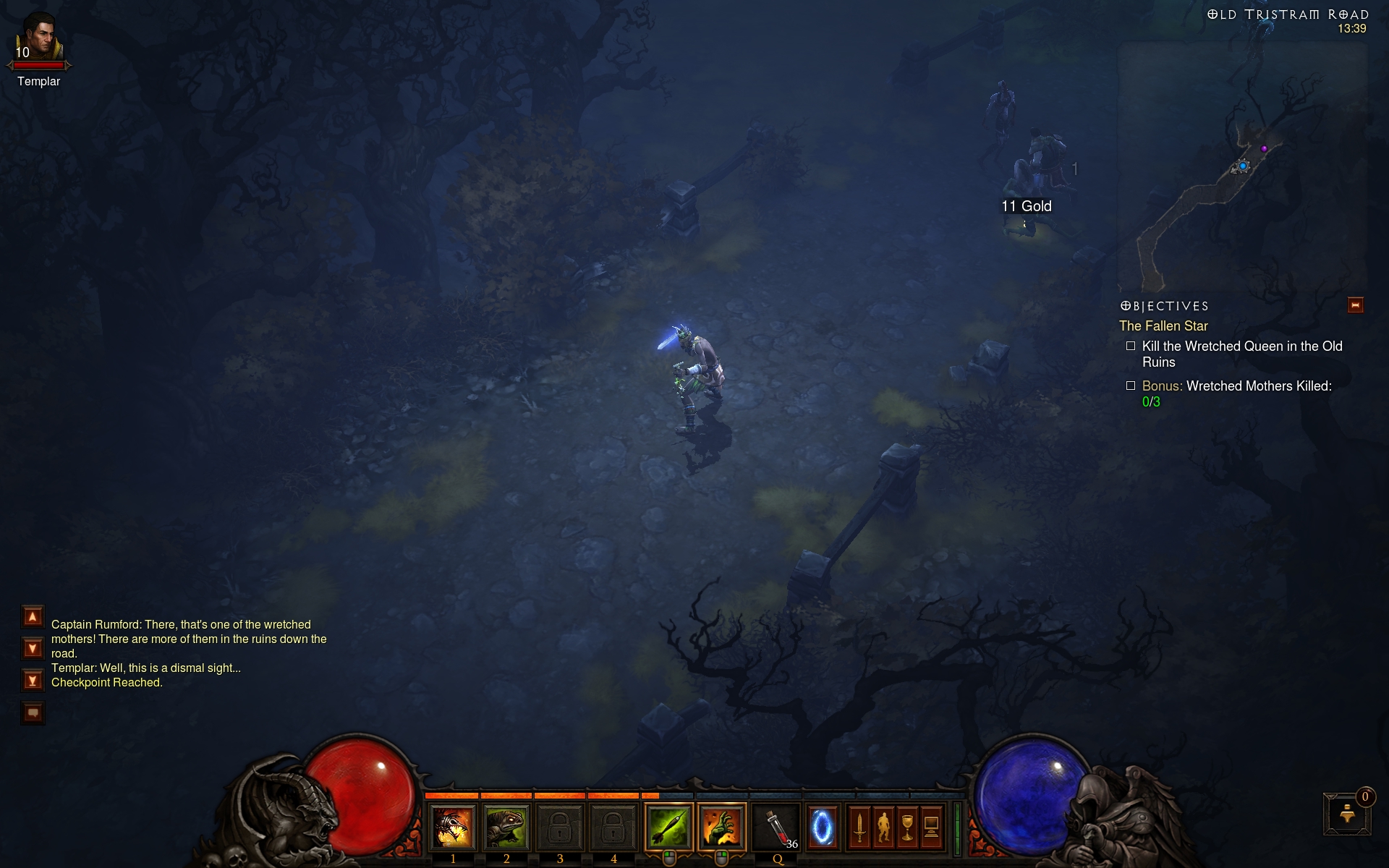
Task: Collapse the Objectives tracker panel
Action: 1355,305
